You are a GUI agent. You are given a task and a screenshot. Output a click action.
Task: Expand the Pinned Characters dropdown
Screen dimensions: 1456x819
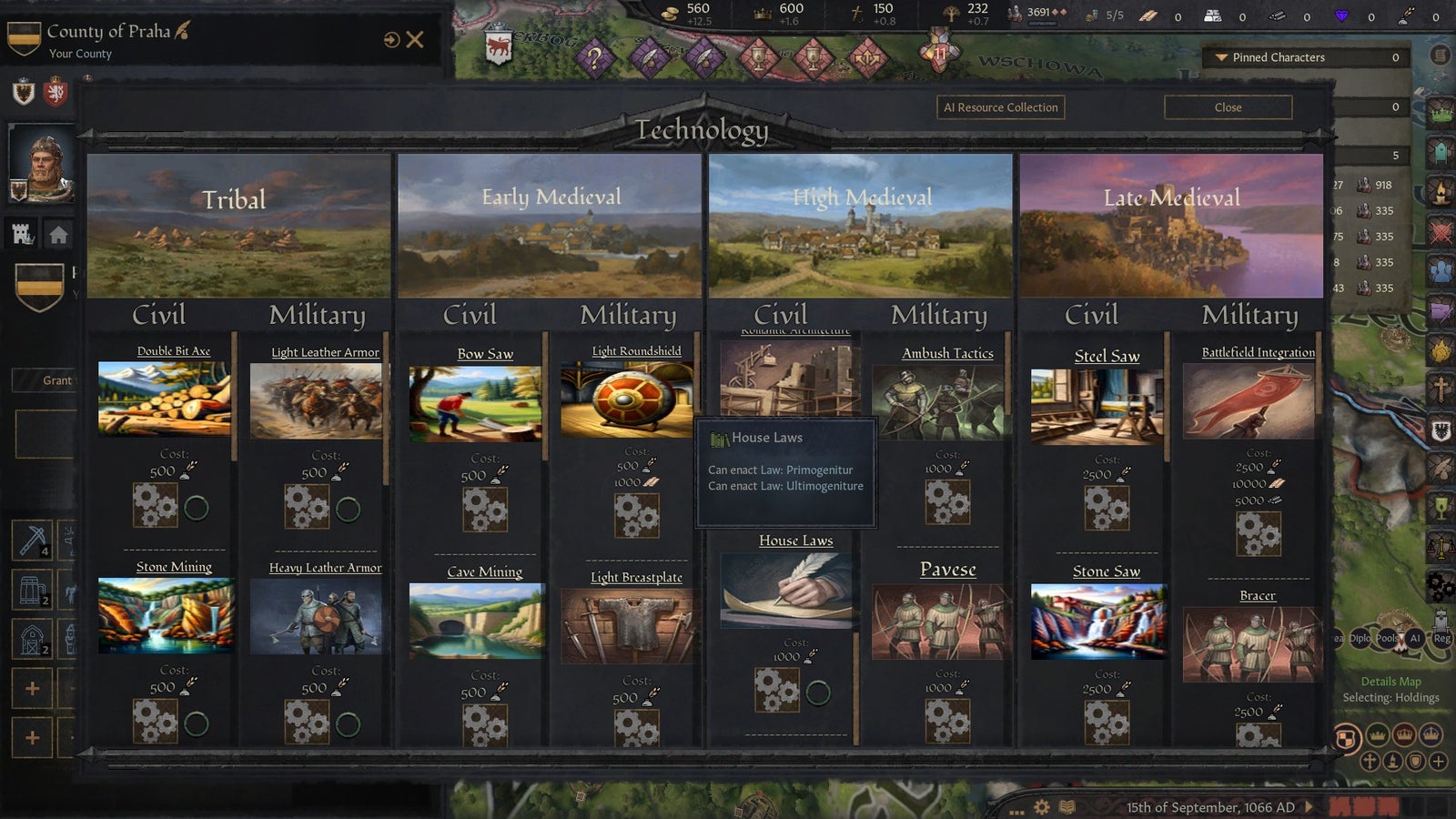[1272, 56]
